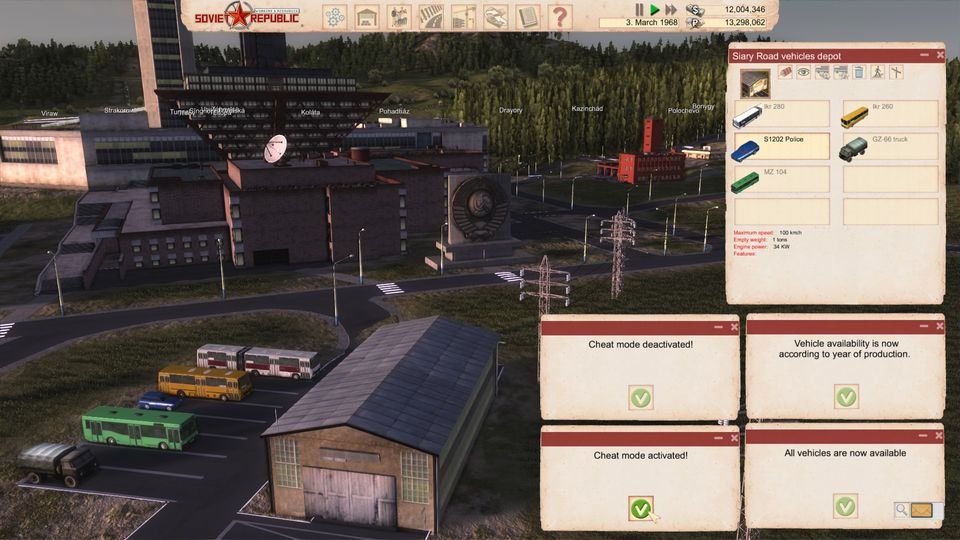Open the question mark help menu
The height and width of the screenshot is (540, 960).
[559, 16]
